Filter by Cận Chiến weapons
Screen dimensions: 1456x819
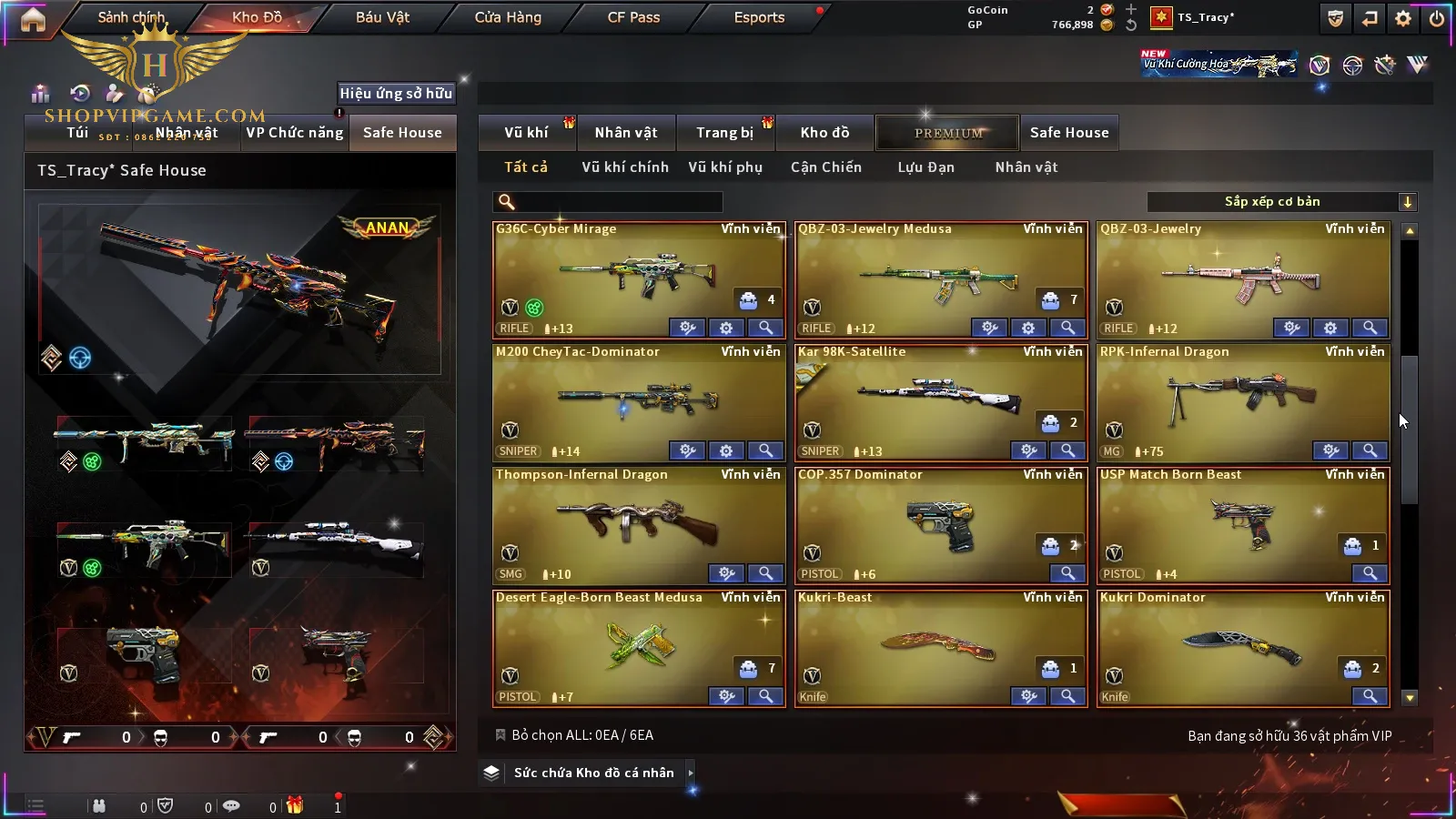[x=825, y=167]
